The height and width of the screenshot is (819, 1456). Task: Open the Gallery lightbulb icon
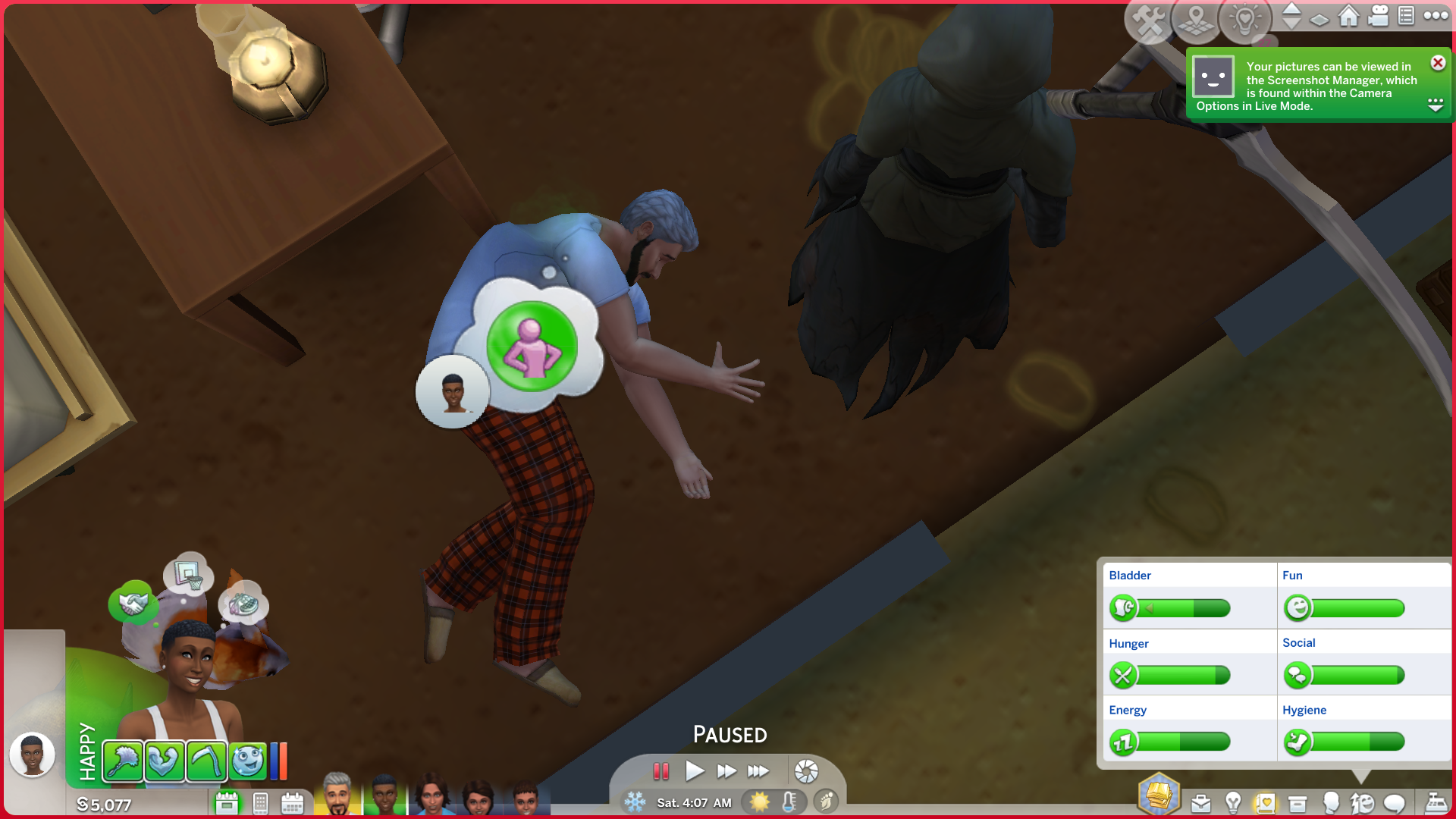tap(1244, 20)
